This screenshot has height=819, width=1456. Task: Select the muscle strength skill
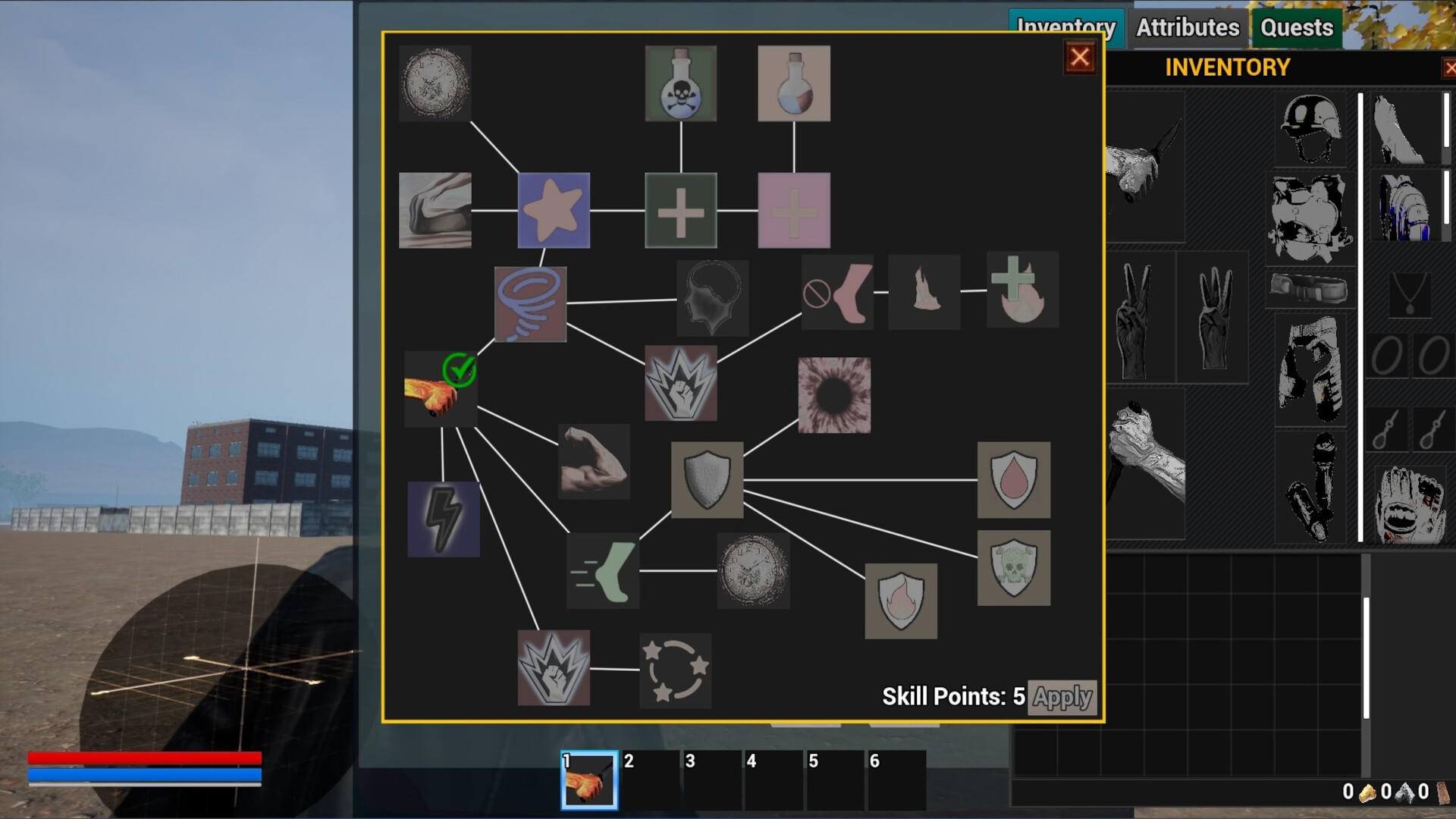(x=595, y=463)
